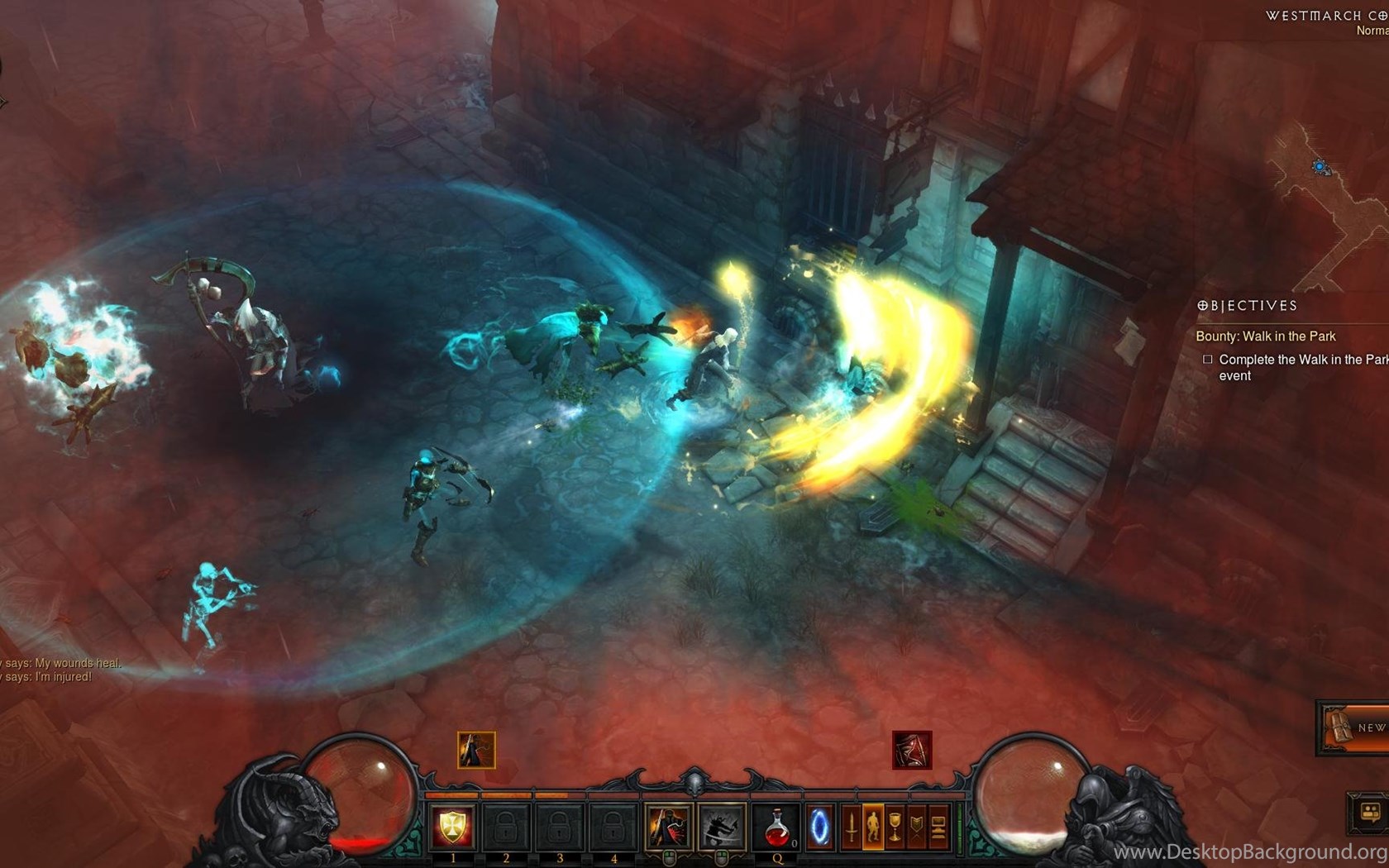Toggle the Walk in the Park objective checkbox
This screenshot has width=1389, height=868.
tap(1208, 360)
